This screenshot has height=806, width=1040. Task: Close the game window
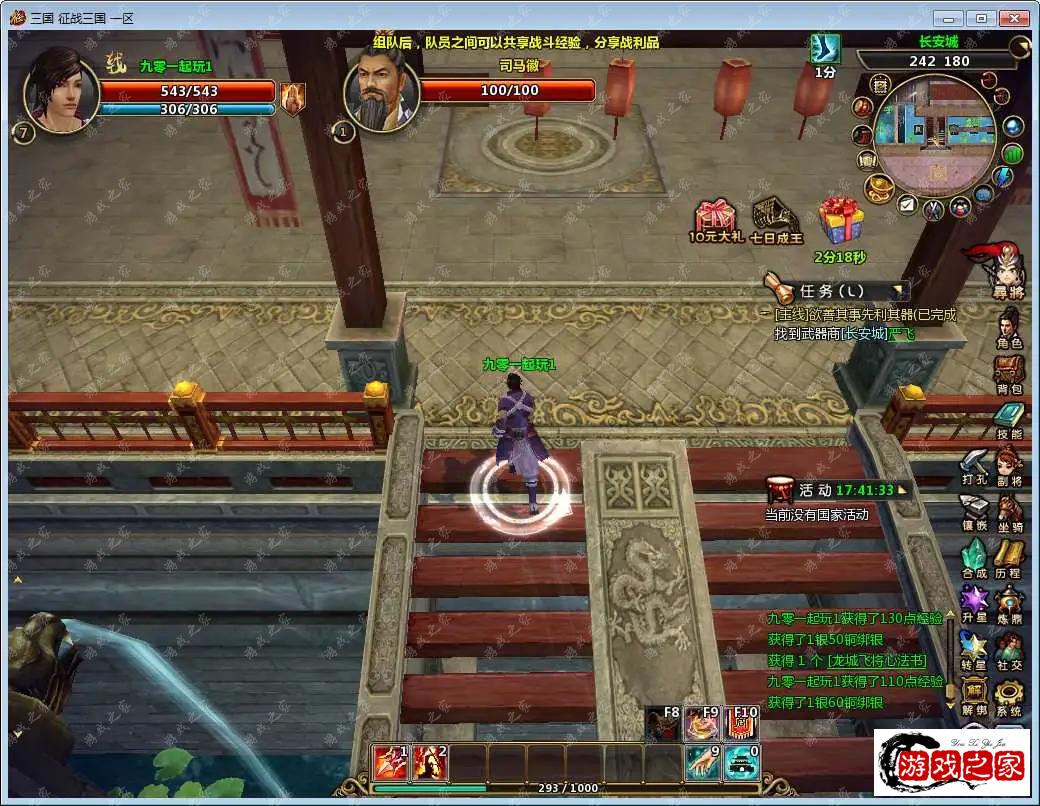coord(1015,18)
